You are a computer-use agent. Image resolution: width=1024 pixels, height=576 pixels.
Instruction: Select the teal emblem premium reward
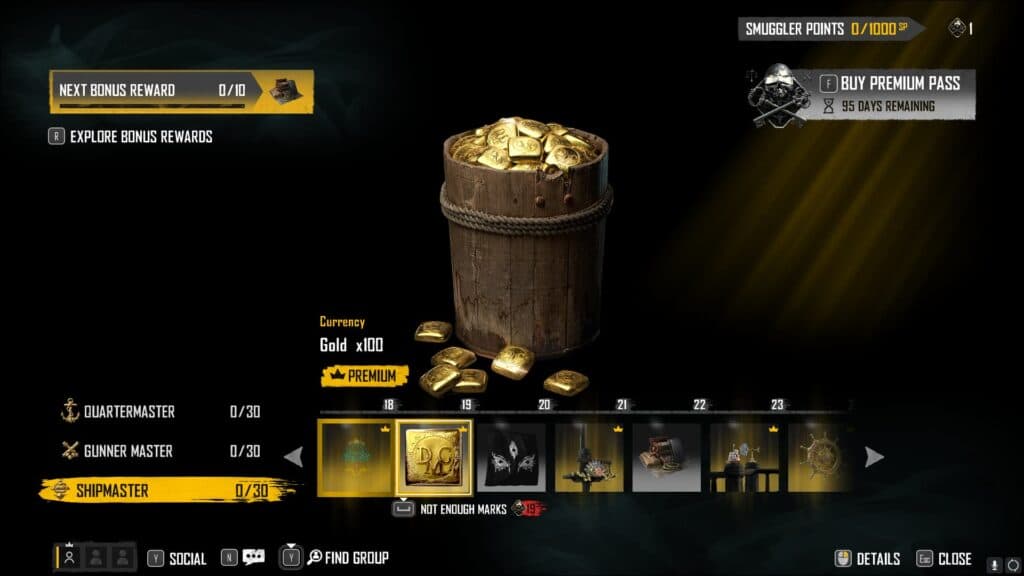tap(355, 457)
